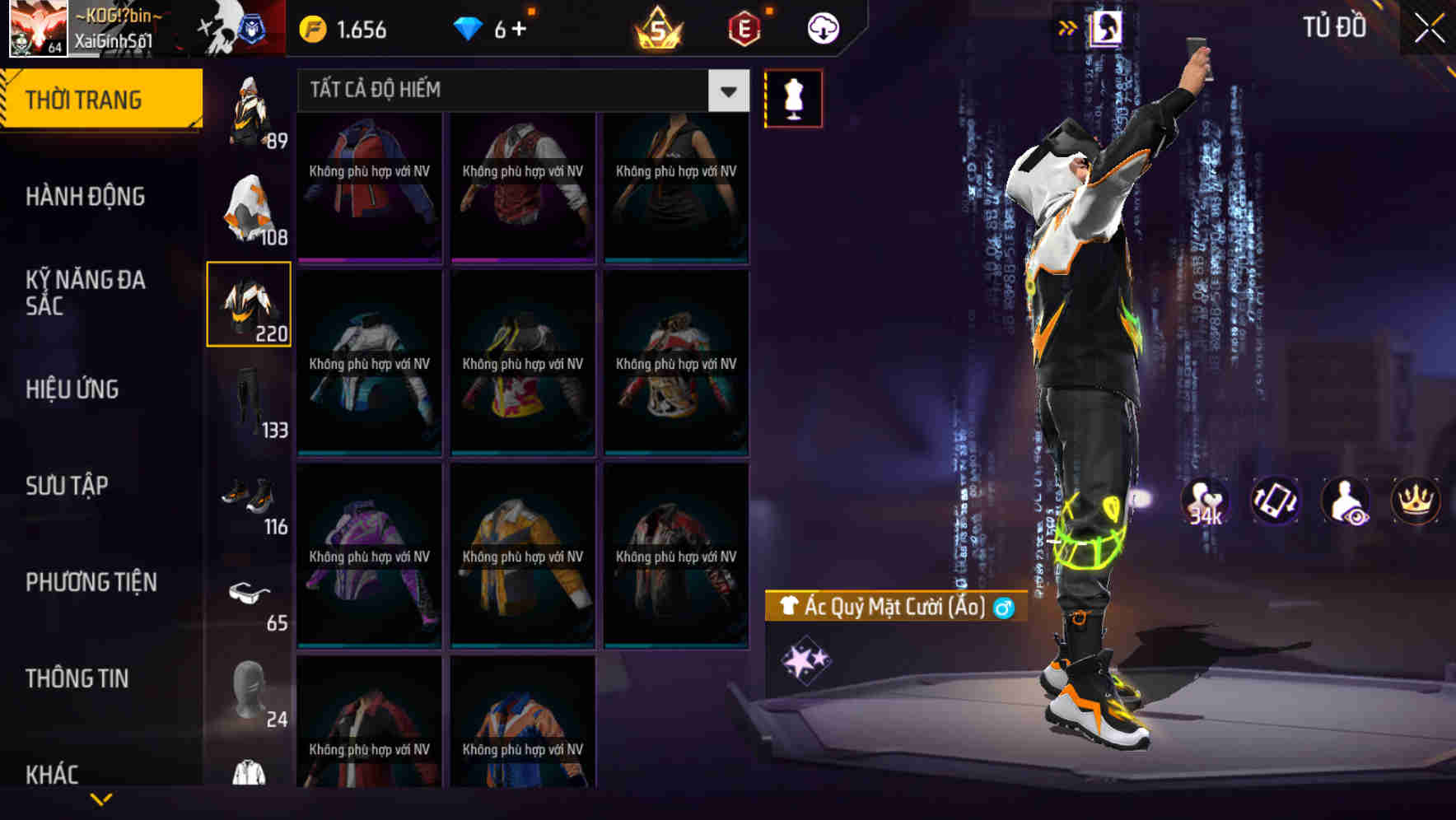Screen dimensions: 1456x820
Task: Switch to the HIỆU ỨNG tab
Action: point(74,389)
